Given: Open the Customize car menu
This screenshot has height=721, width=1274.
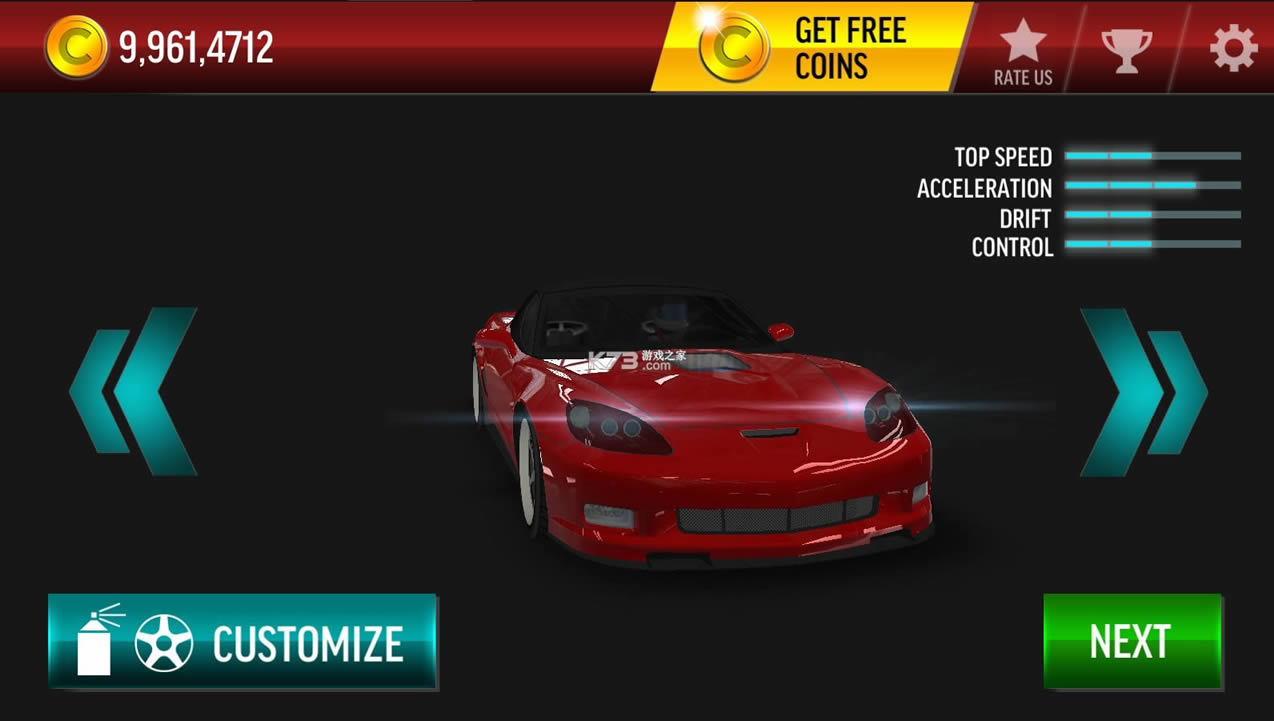Looking at the screenshot, I should pos(242,641).
